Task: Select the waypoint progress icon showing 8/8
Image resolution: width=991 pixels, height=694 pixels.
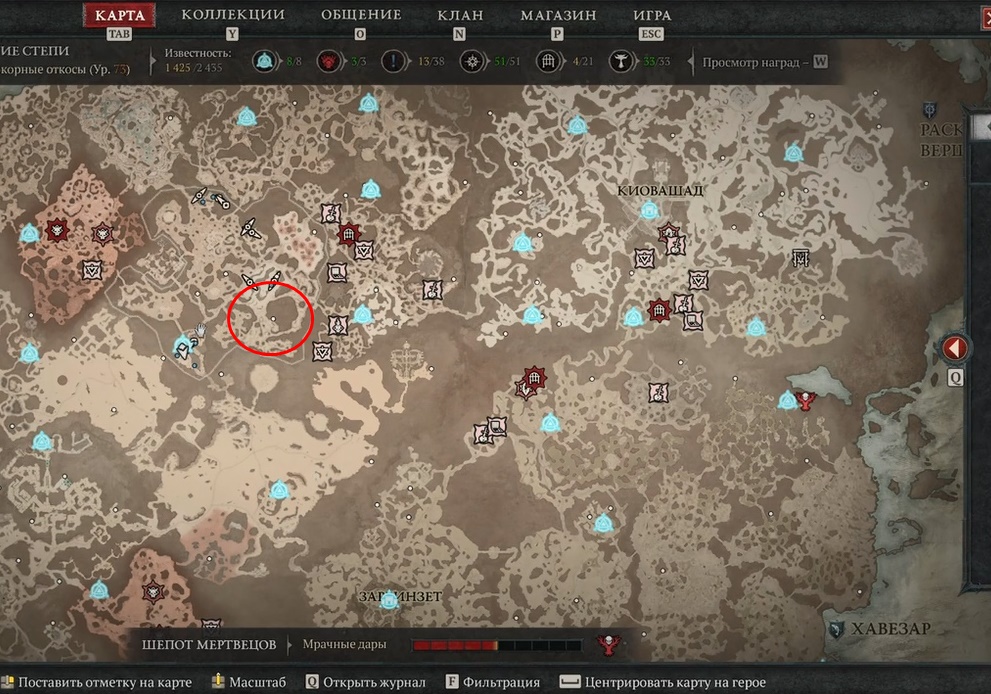Action: click(x=264, y=62)
